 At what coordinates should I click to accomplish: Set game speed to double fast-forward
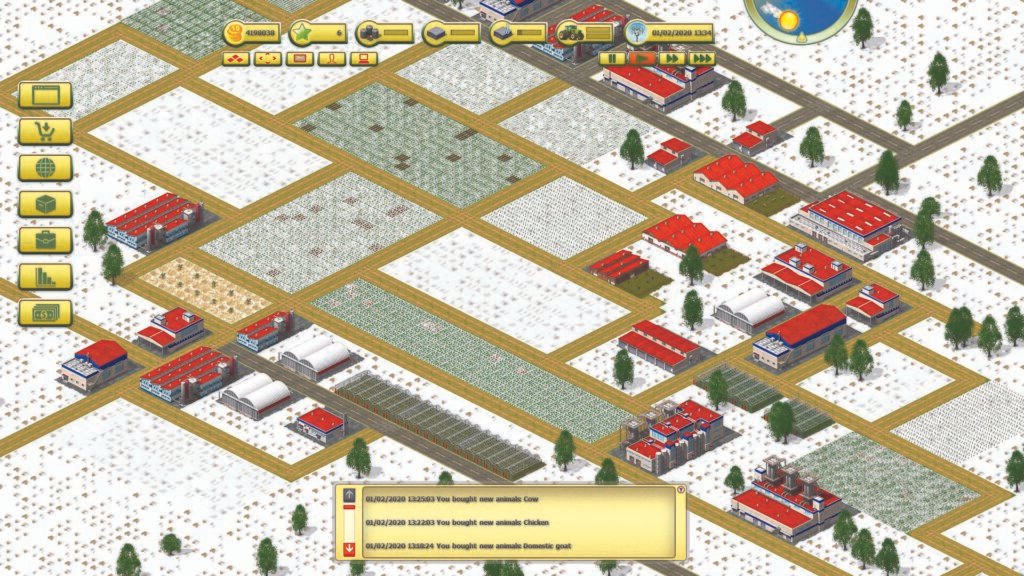click(672, 58)
